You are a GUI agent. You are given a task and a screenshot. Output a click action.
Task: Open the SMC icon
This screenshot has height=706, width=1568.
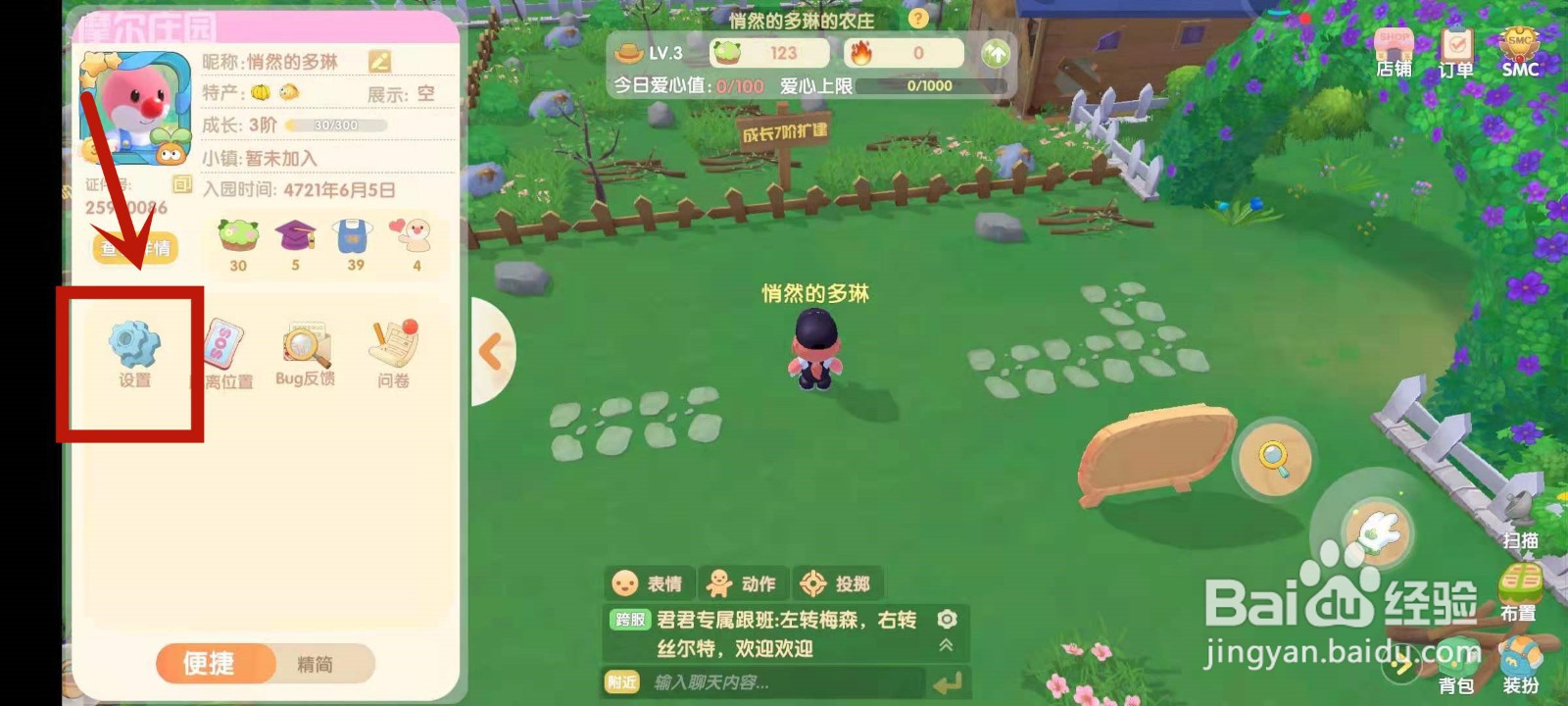1518,44
